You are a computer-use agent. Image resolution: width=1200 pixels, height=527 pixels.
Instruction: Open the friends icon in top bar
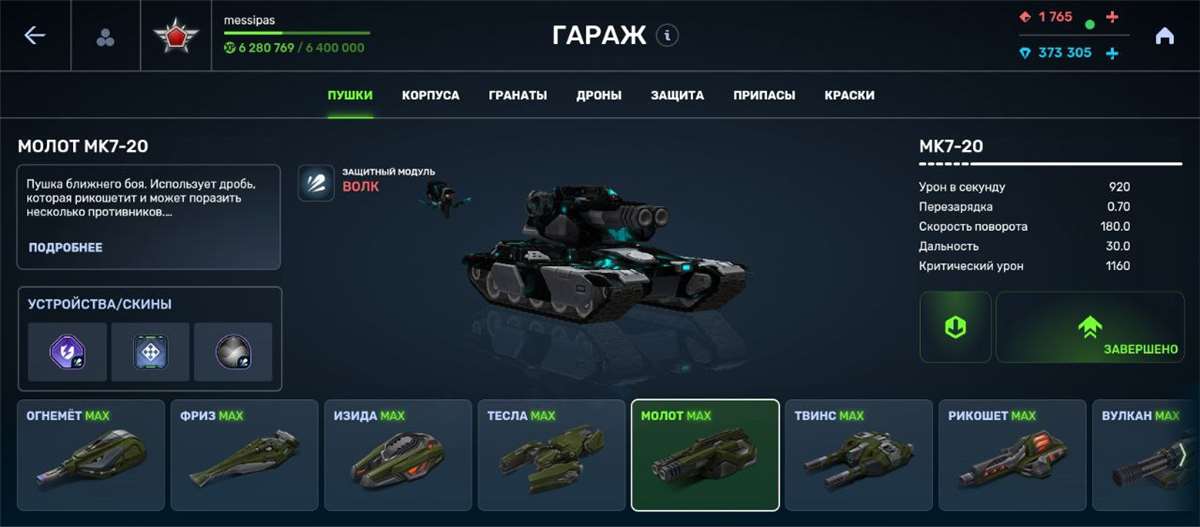105,37
